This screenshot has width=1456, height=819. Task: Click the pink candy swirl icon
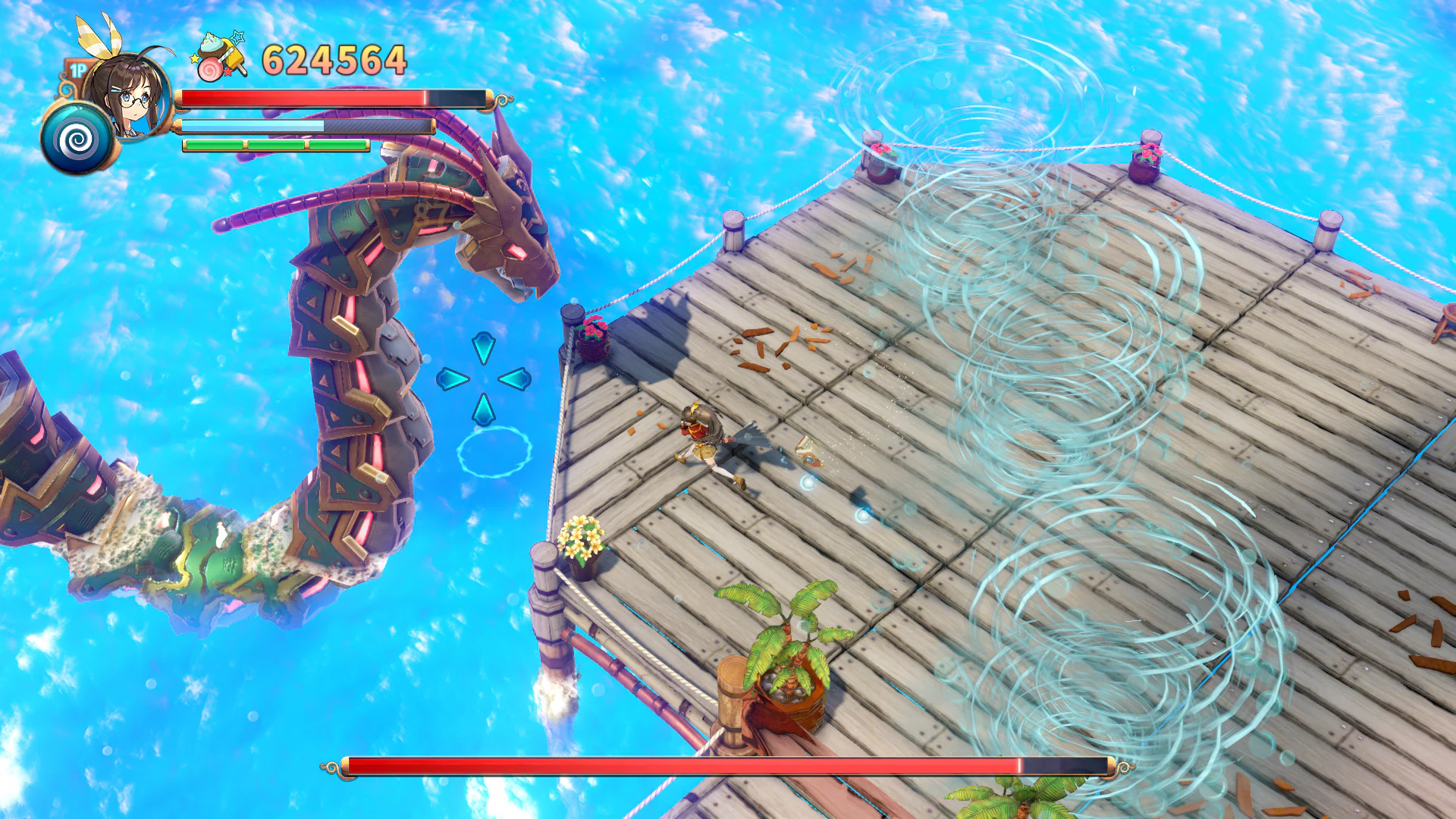(212, 71)
